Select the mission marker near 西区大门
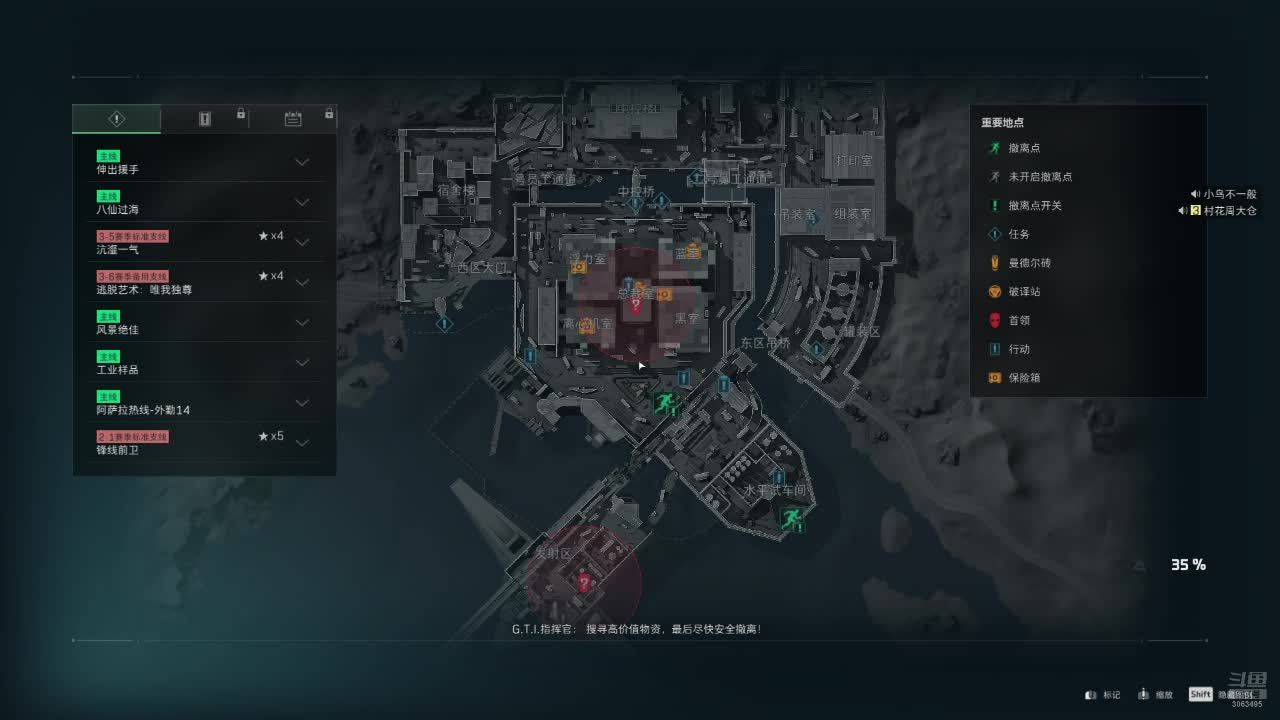This screenshot has height=720, width=1280. tap(445, 323)
